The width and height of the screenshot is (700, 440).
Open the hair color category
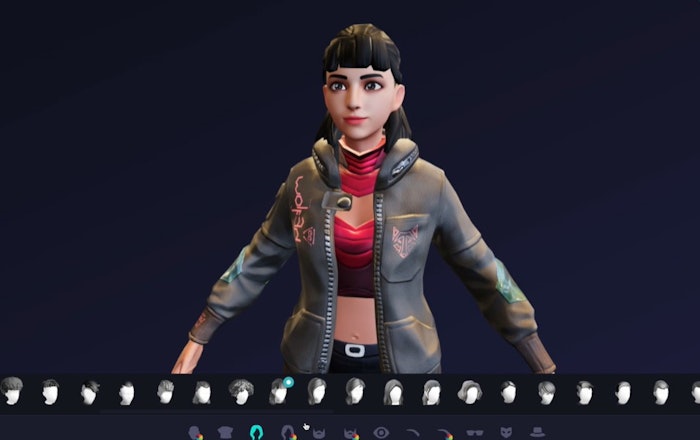[x=288, y=433]
